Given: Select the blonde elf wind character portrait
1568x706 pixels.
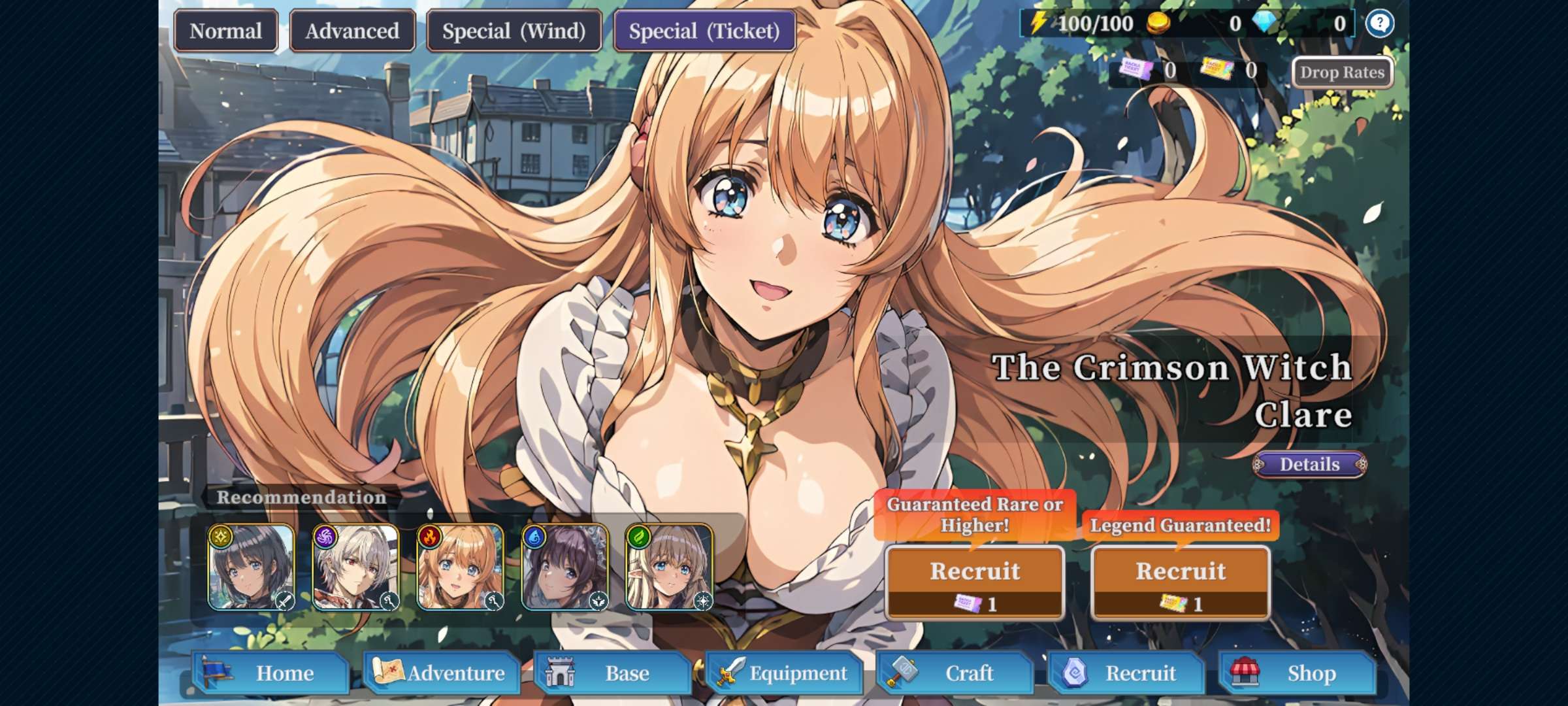Looking at the screenshot, I should coord(670,567).
